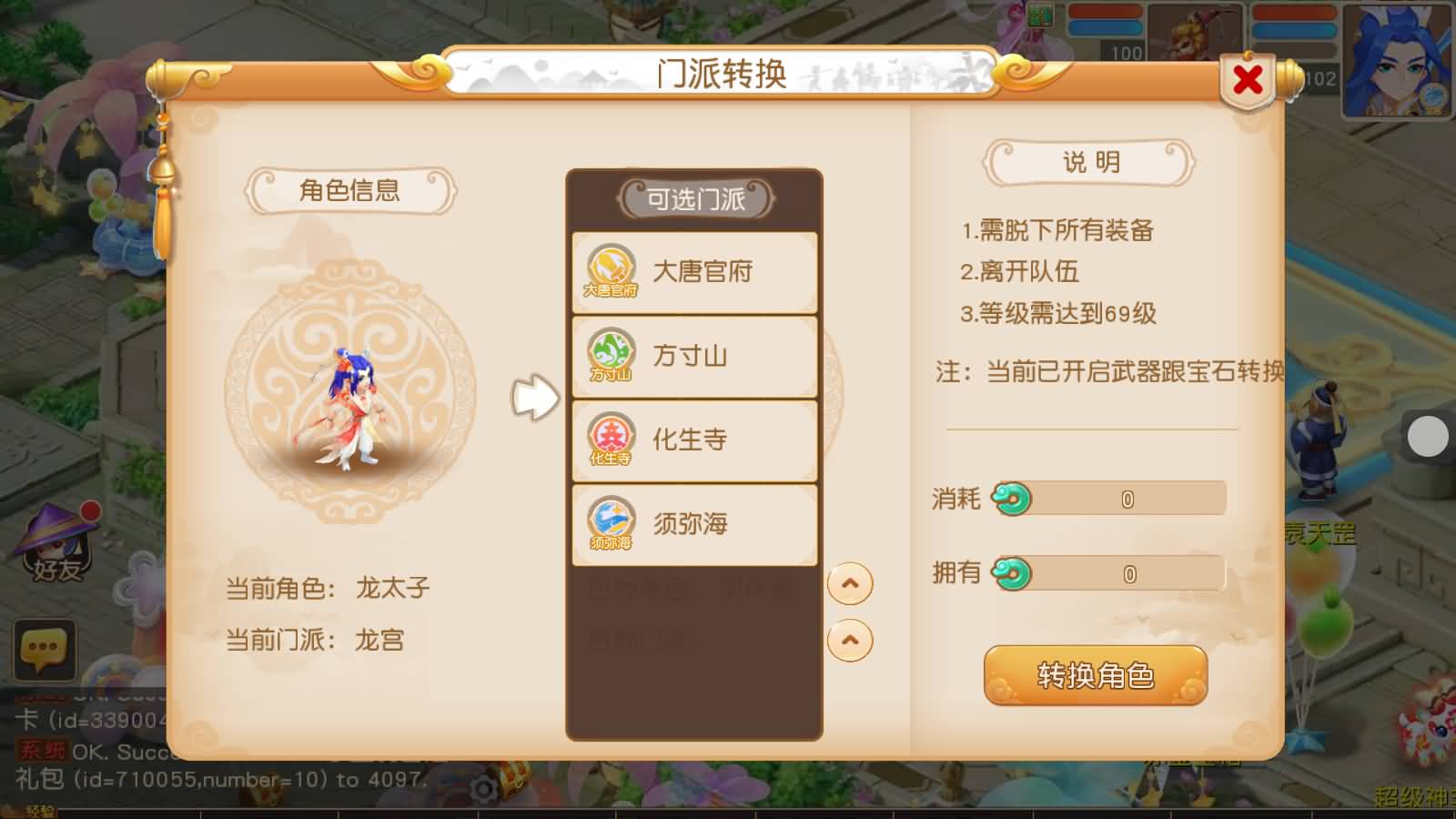The height and width of the screenshot is (819, 1456).
Task: Close the 门派转换 dialog
Action: click(1248, 78)
